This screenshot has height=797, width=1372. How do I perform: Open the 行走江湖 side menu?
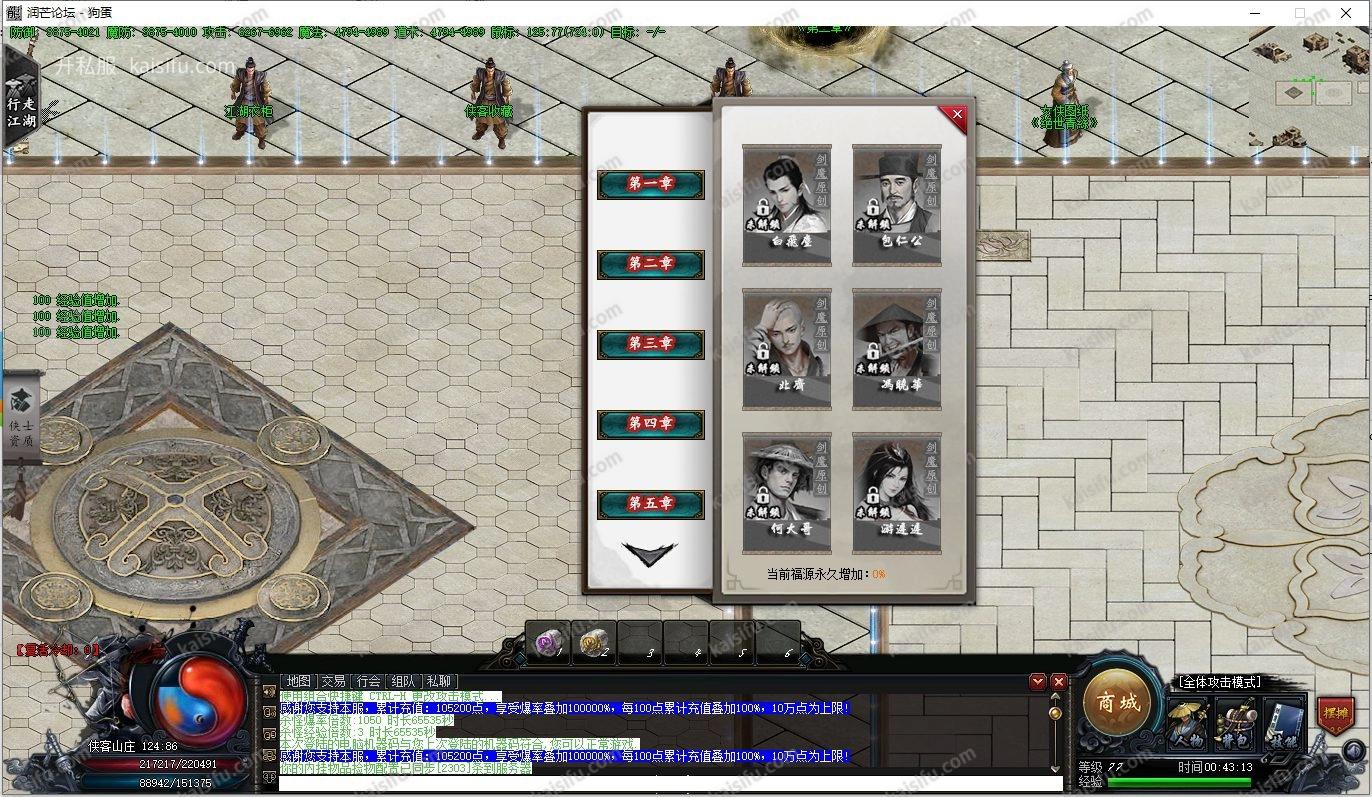click(x=20, y=105)
